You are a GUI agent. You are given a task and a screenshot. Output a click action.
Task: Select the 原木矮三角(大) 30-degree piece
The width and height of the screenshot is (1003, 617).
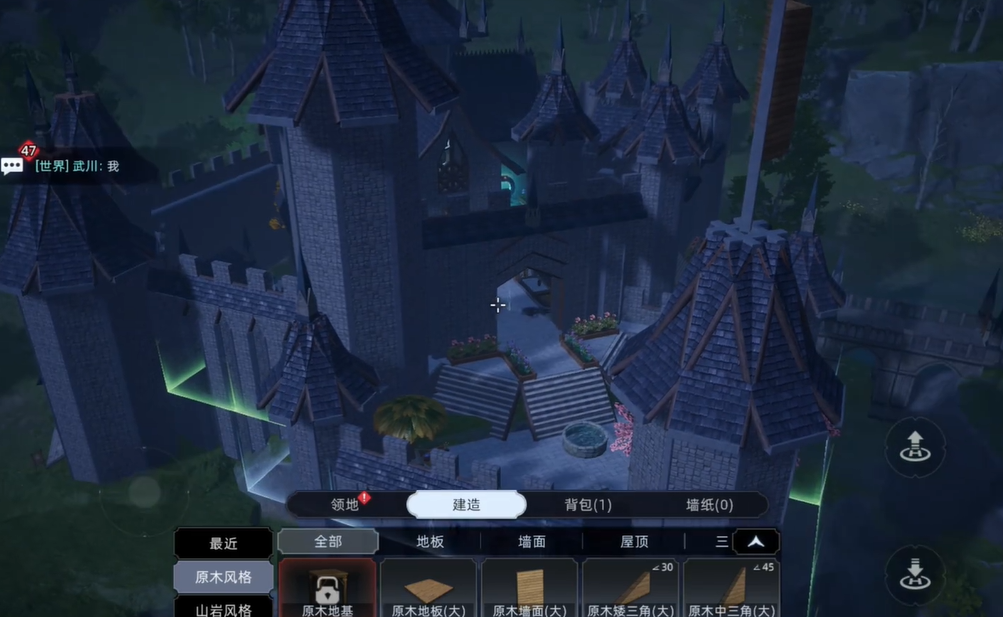pyautogui.click(x=630, y=589)
